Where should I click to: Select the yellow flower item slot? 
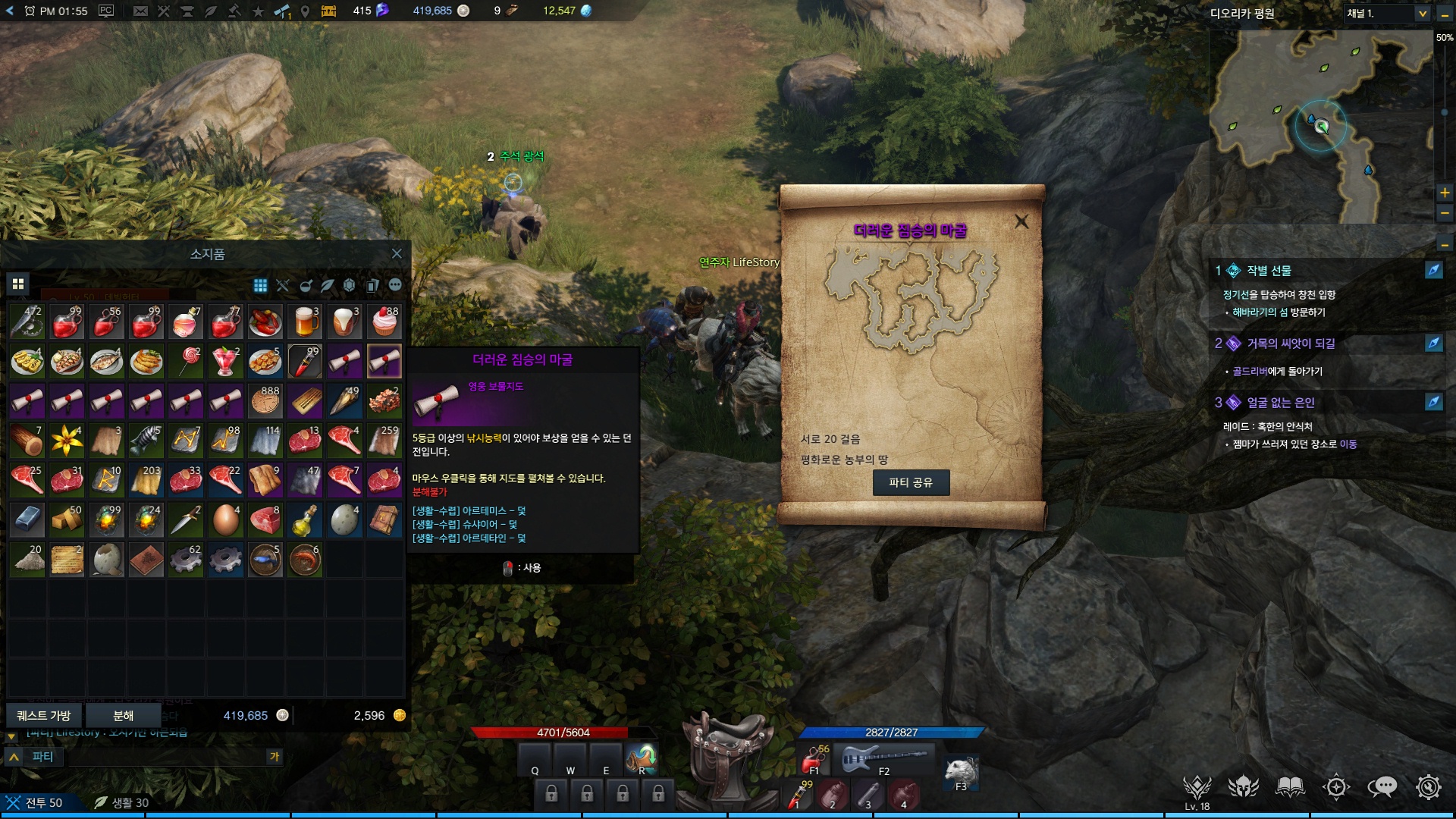pos(67,441)
